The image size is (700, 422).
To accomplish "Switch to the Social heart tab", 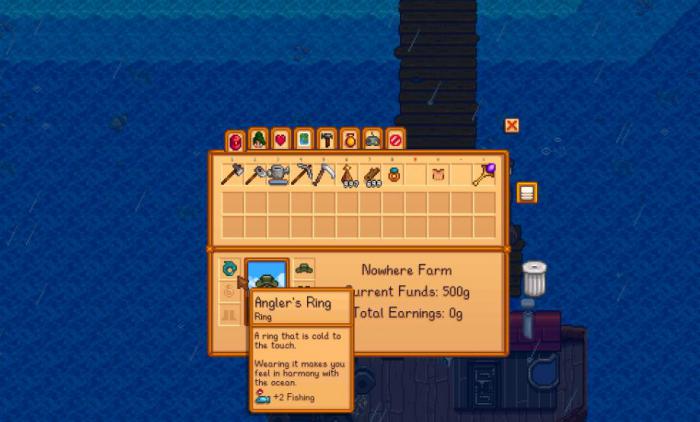I will coord(281,139).
